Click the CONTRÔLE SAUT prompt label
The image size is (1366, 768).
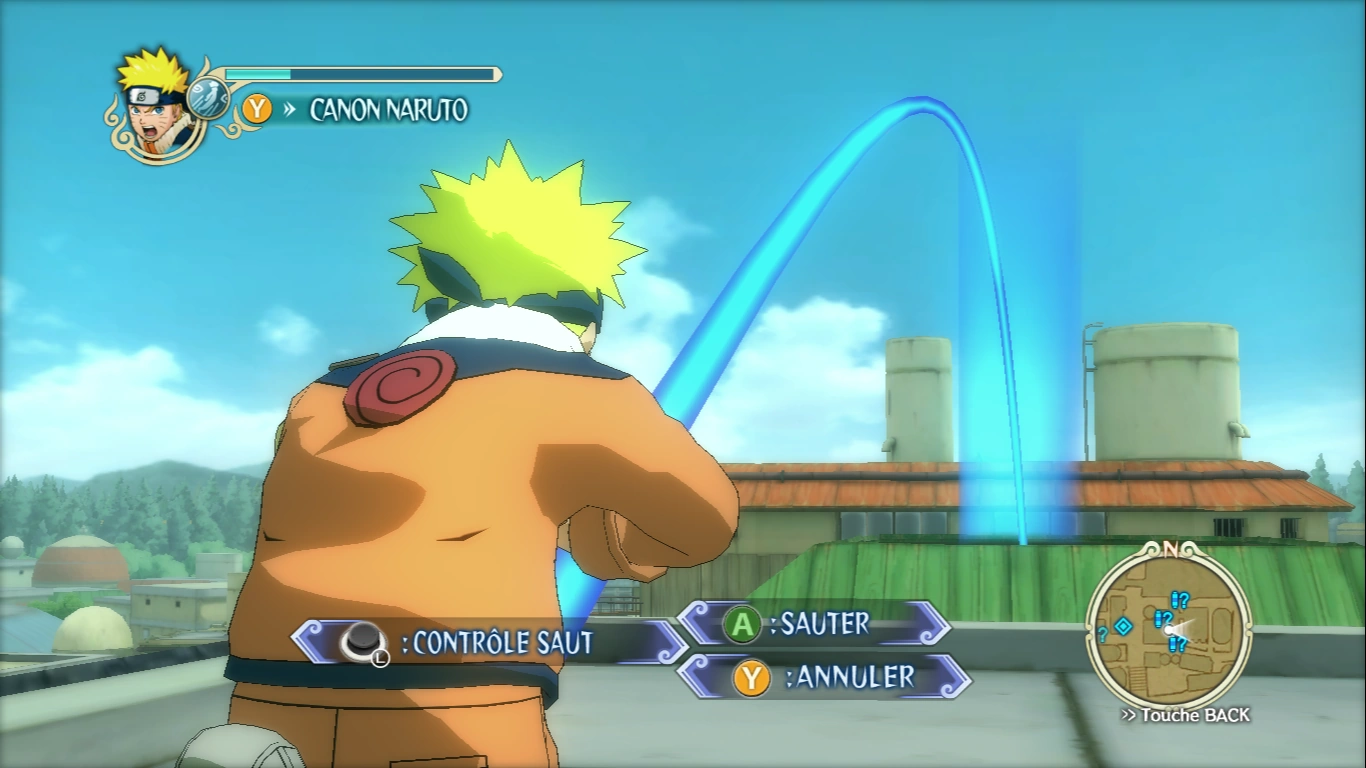[x=500, y=640]
